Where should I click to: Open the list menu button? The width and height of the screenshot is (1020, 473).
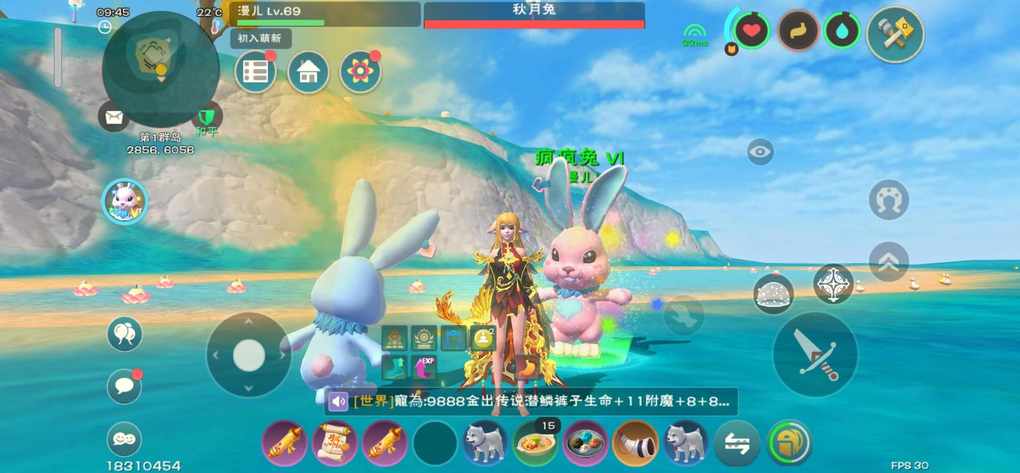[256, 72]
